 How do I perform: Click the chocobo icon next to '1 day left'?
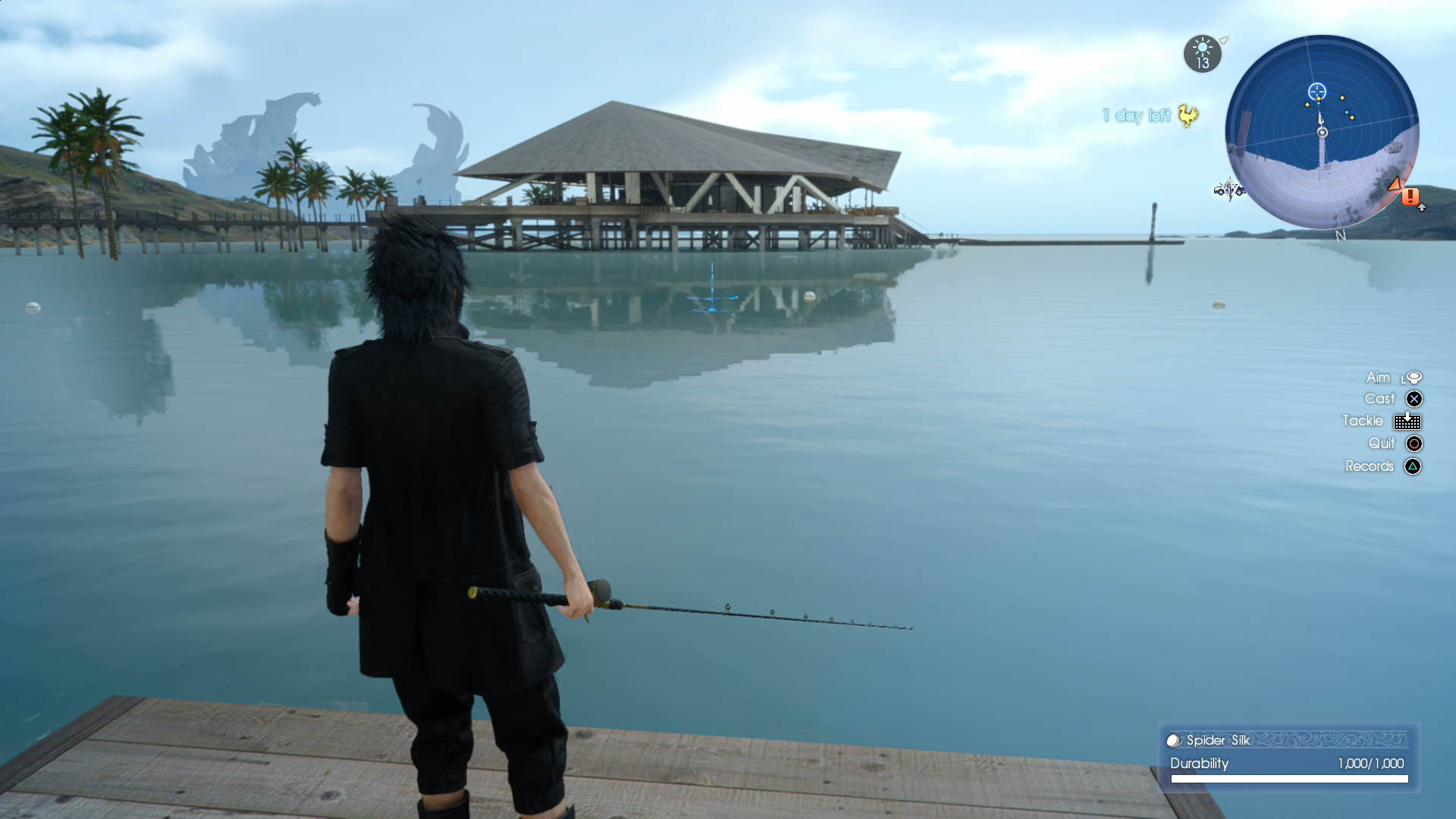[1188, 116]
